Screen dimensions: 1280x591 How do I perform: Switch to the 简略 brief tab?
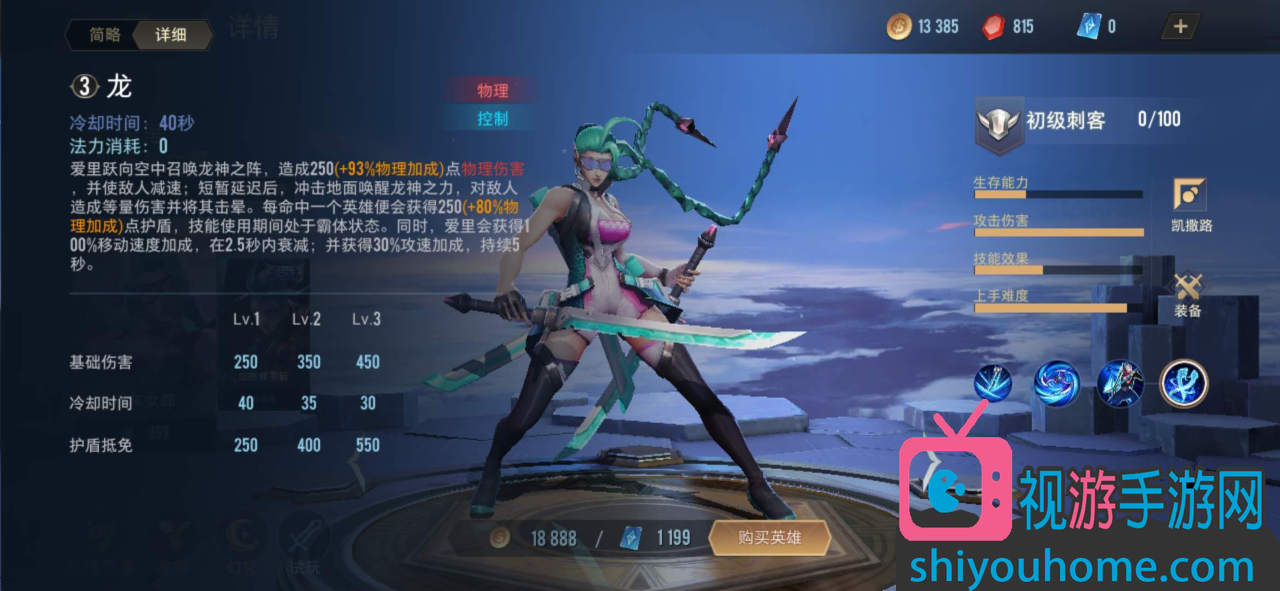104,35
